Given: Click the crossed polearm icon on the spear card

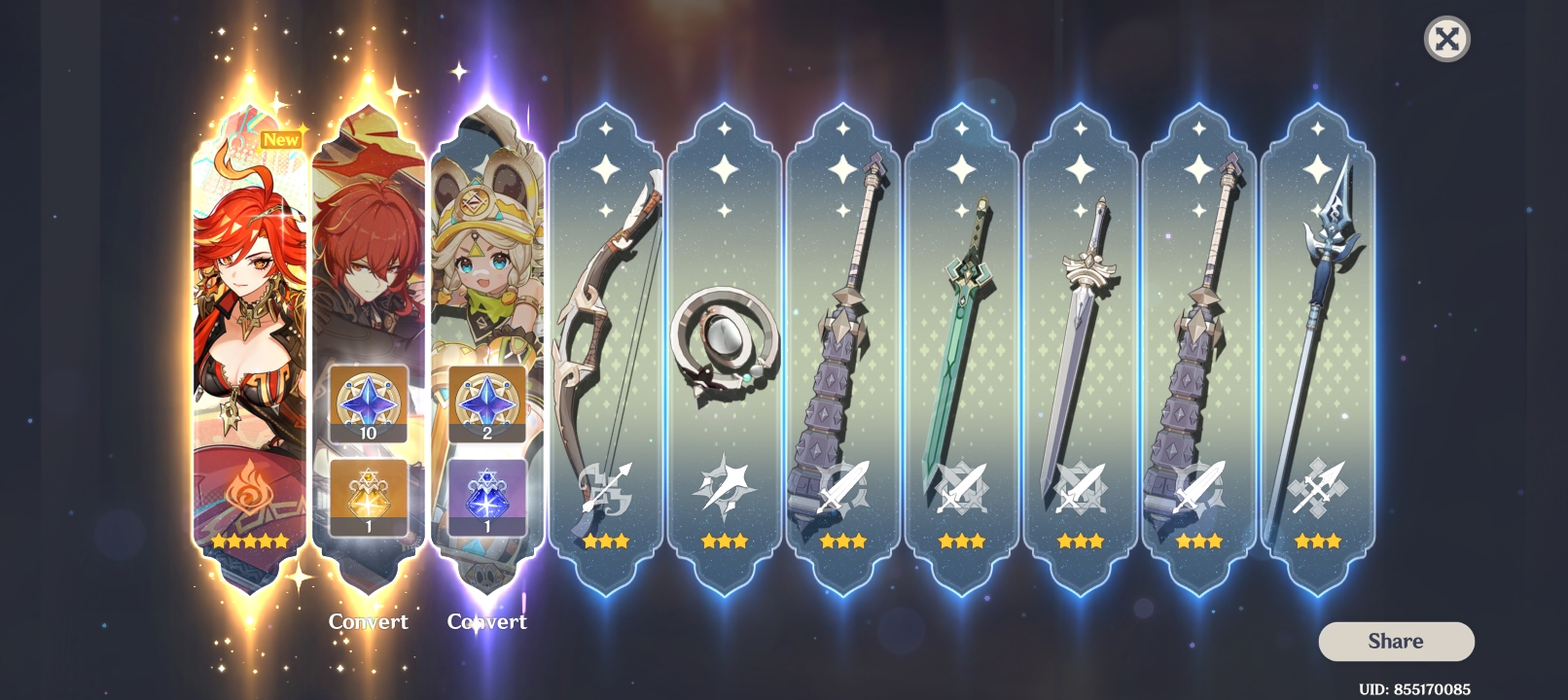Looking at the screenshot, I should (1316, 486).
